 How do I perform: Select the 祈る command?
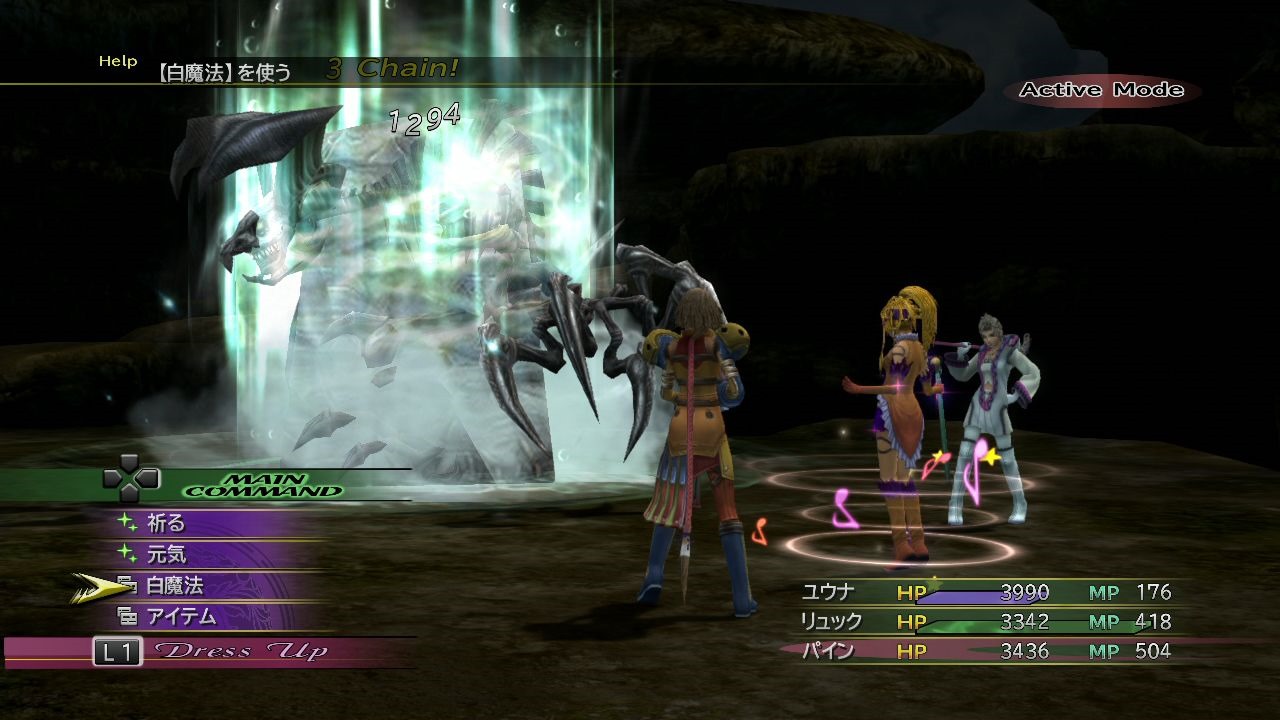pyautogui.click(x=166, y=523)
